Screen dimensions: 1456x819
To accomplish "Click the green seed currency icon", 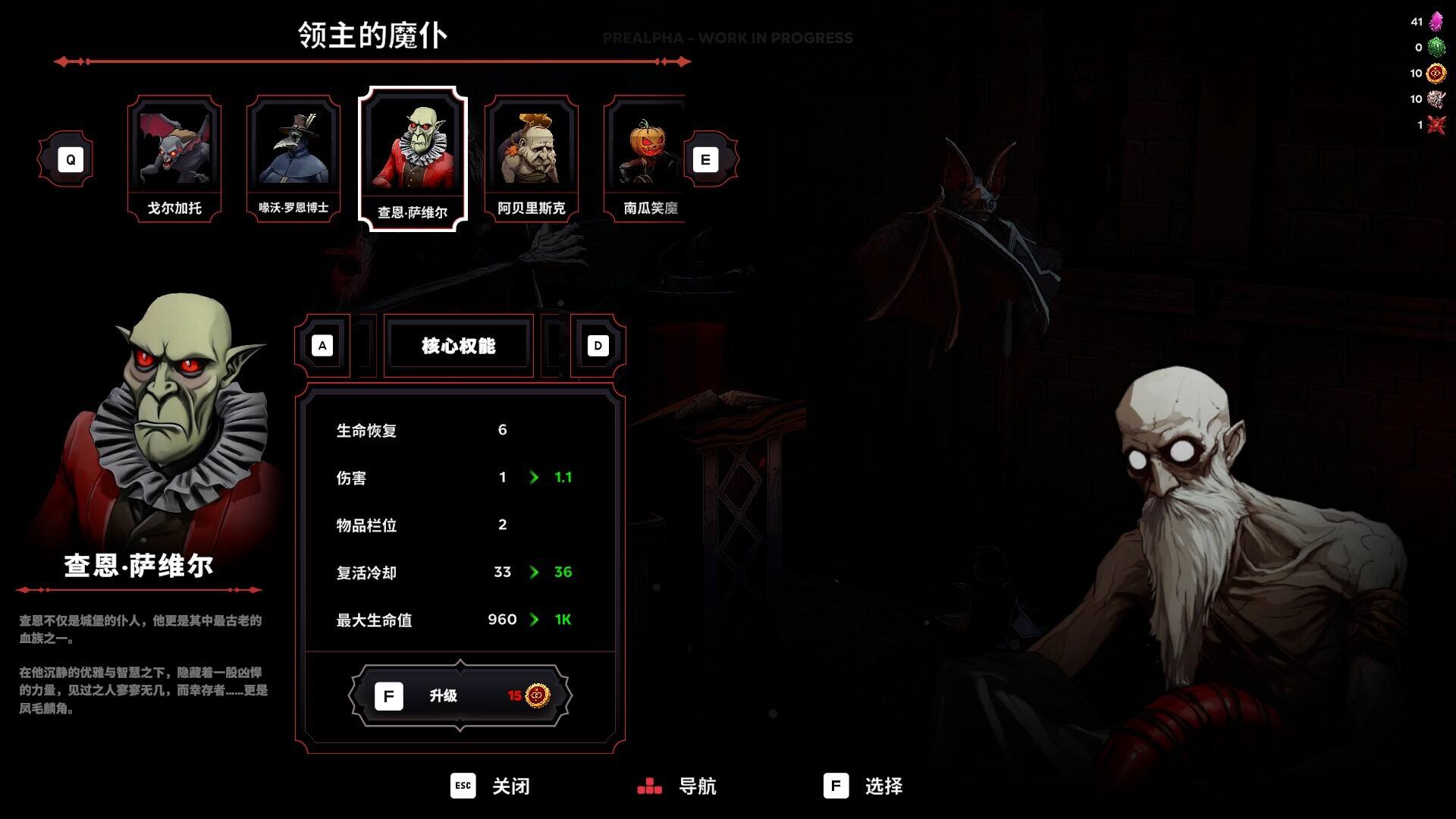I will coord(1438,47).
